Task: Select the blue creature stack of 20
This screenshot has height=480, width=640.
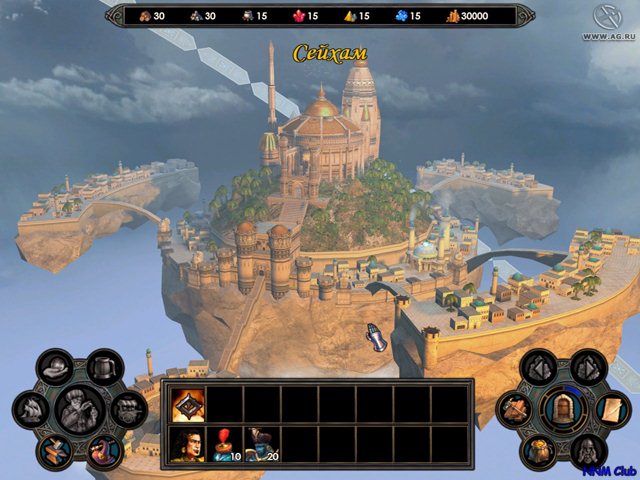Action: point(262,443)
